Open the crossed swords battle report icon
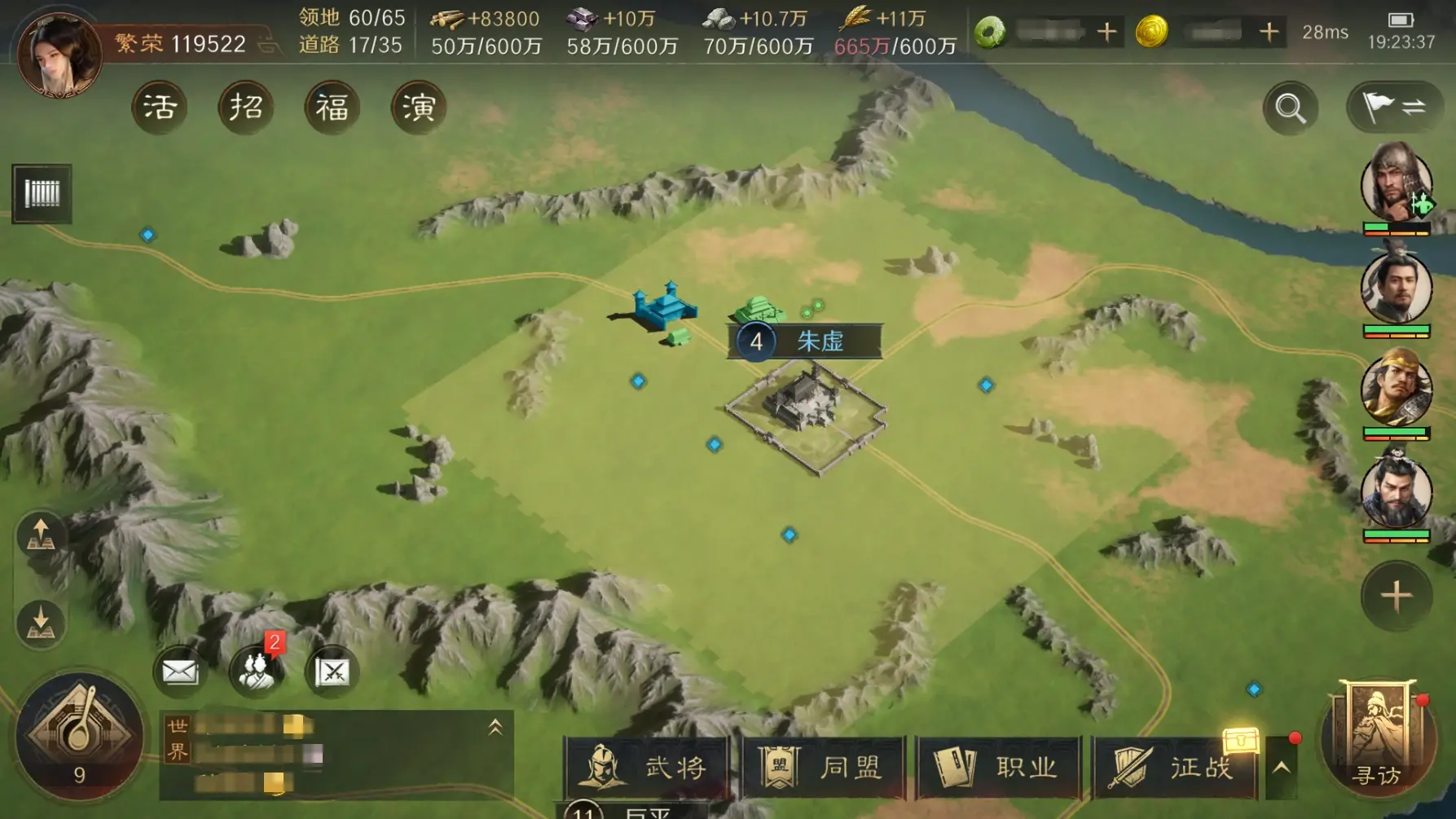 pos(332,672)
